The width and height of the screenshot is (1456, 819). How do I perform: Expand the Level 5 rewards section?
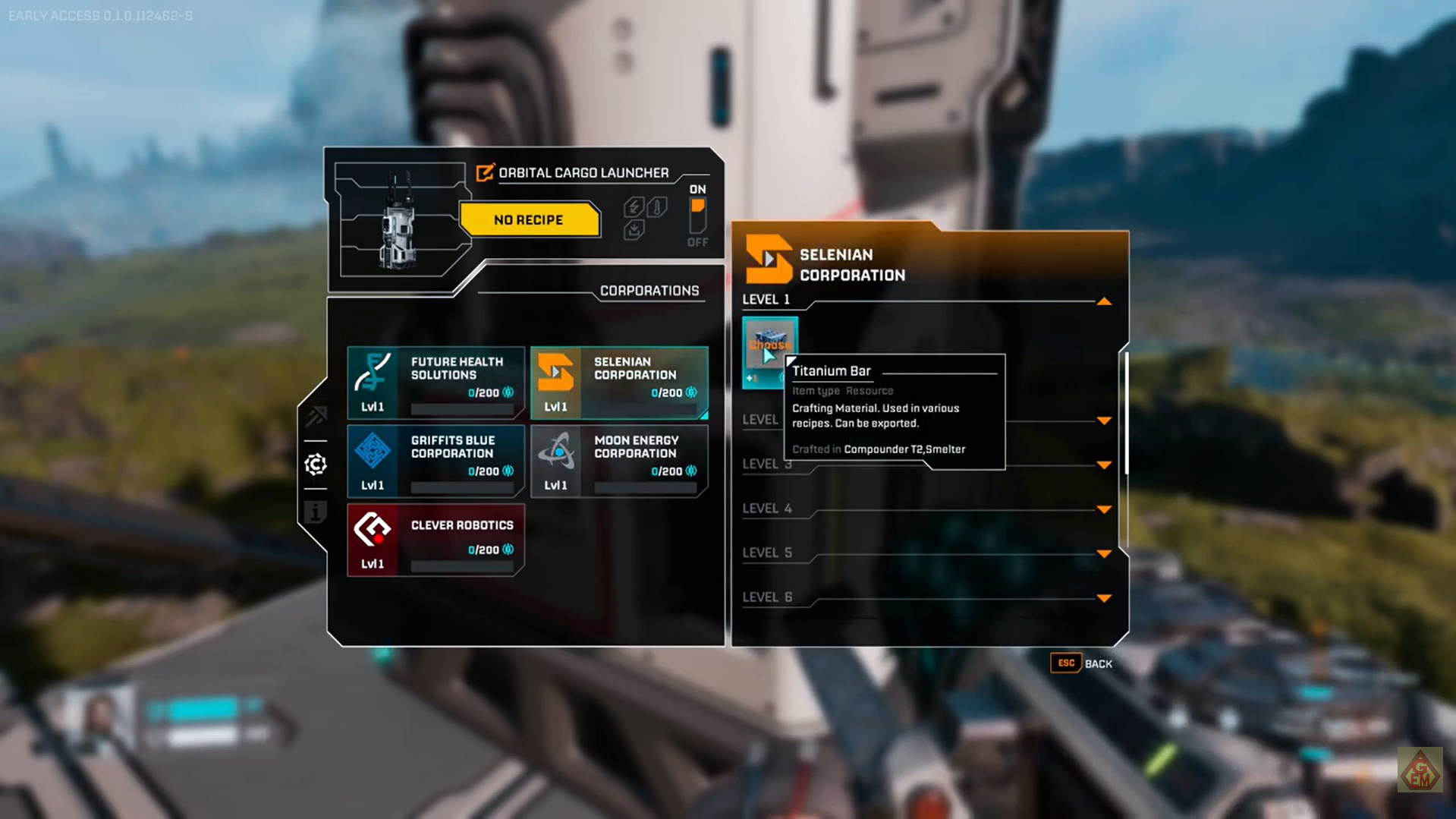[1104, 553]
